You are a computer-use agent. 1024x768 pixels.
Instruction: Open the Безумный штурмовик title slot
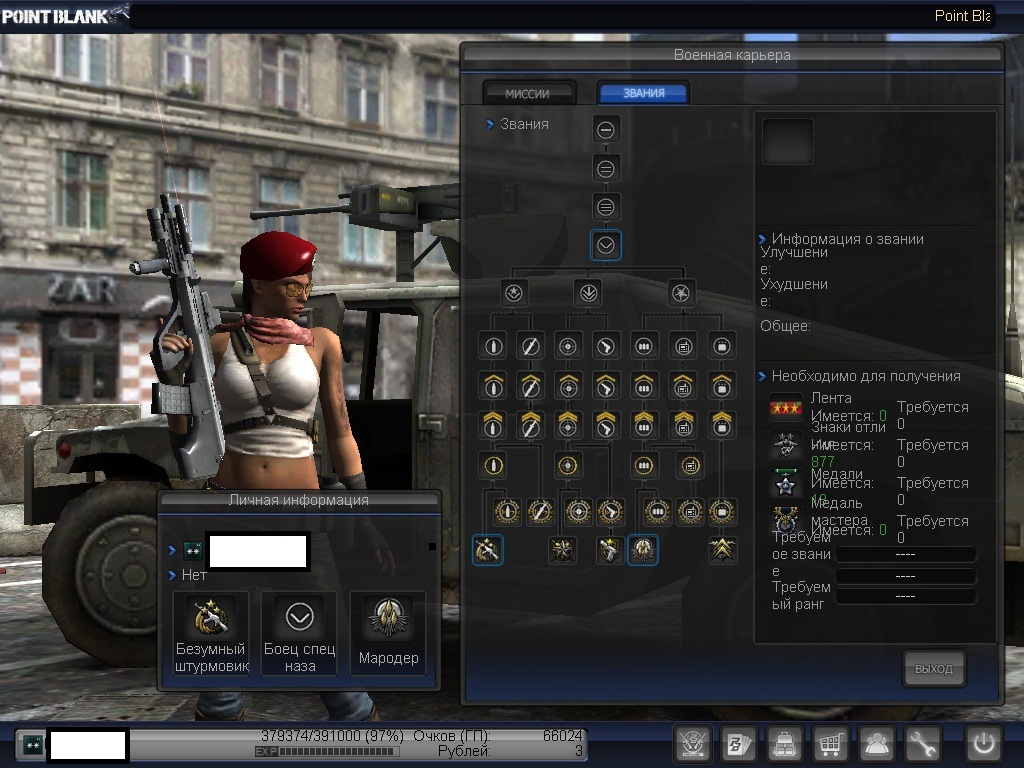pyautogui.click(x=211, y=632)
